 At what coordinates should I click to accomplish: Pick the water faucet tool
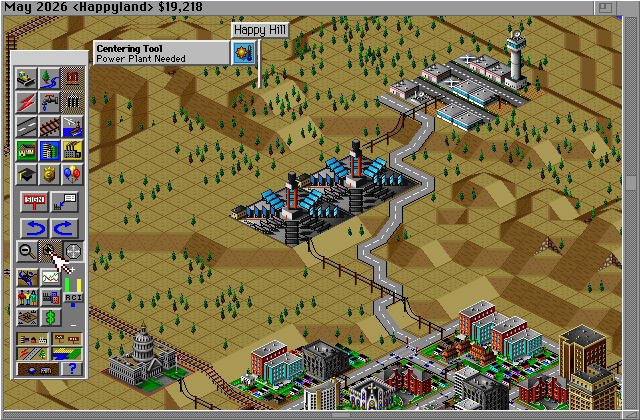coord(50,102)
